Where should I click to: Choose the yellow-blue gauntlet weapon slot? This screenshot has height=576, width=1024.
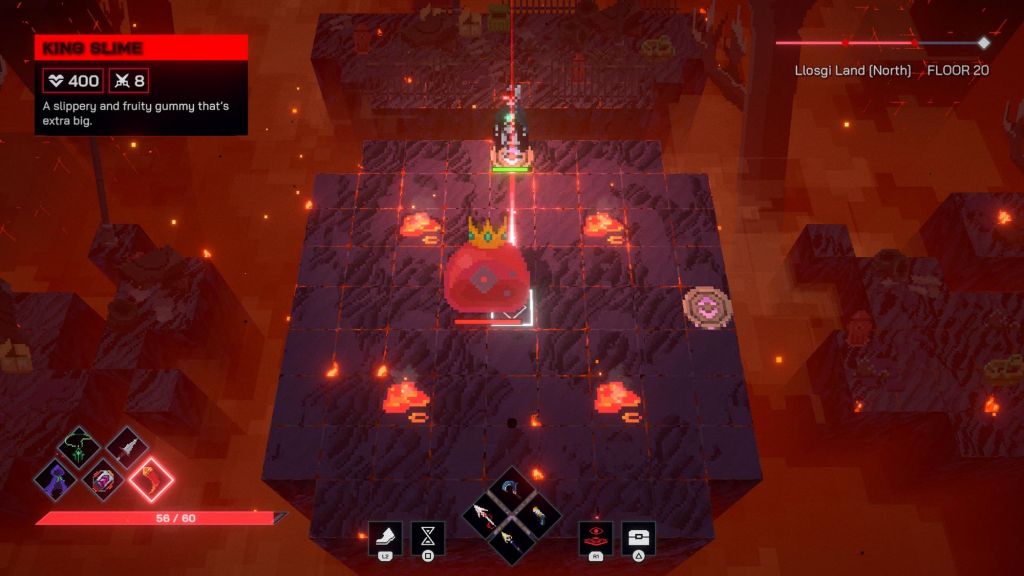click(x=538, y=515)
